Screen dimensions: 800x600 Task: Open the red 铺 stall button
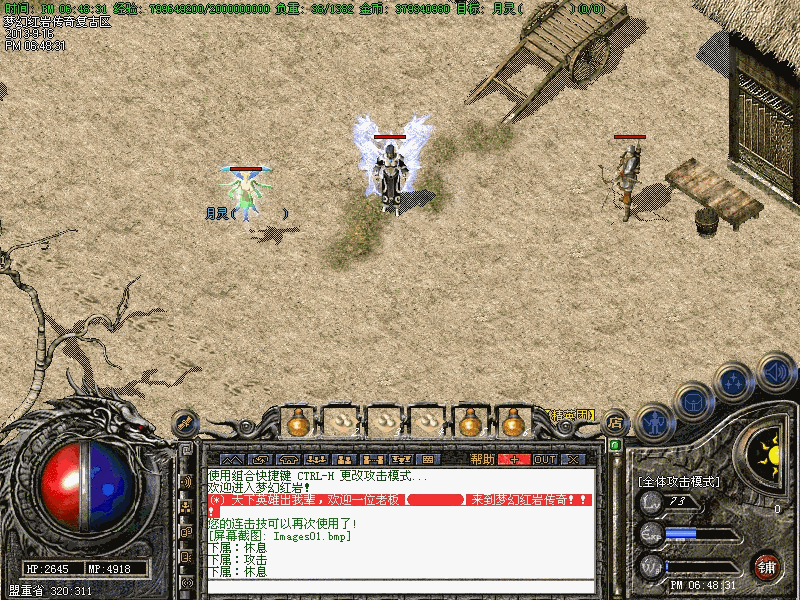click(x=767, y=567)
